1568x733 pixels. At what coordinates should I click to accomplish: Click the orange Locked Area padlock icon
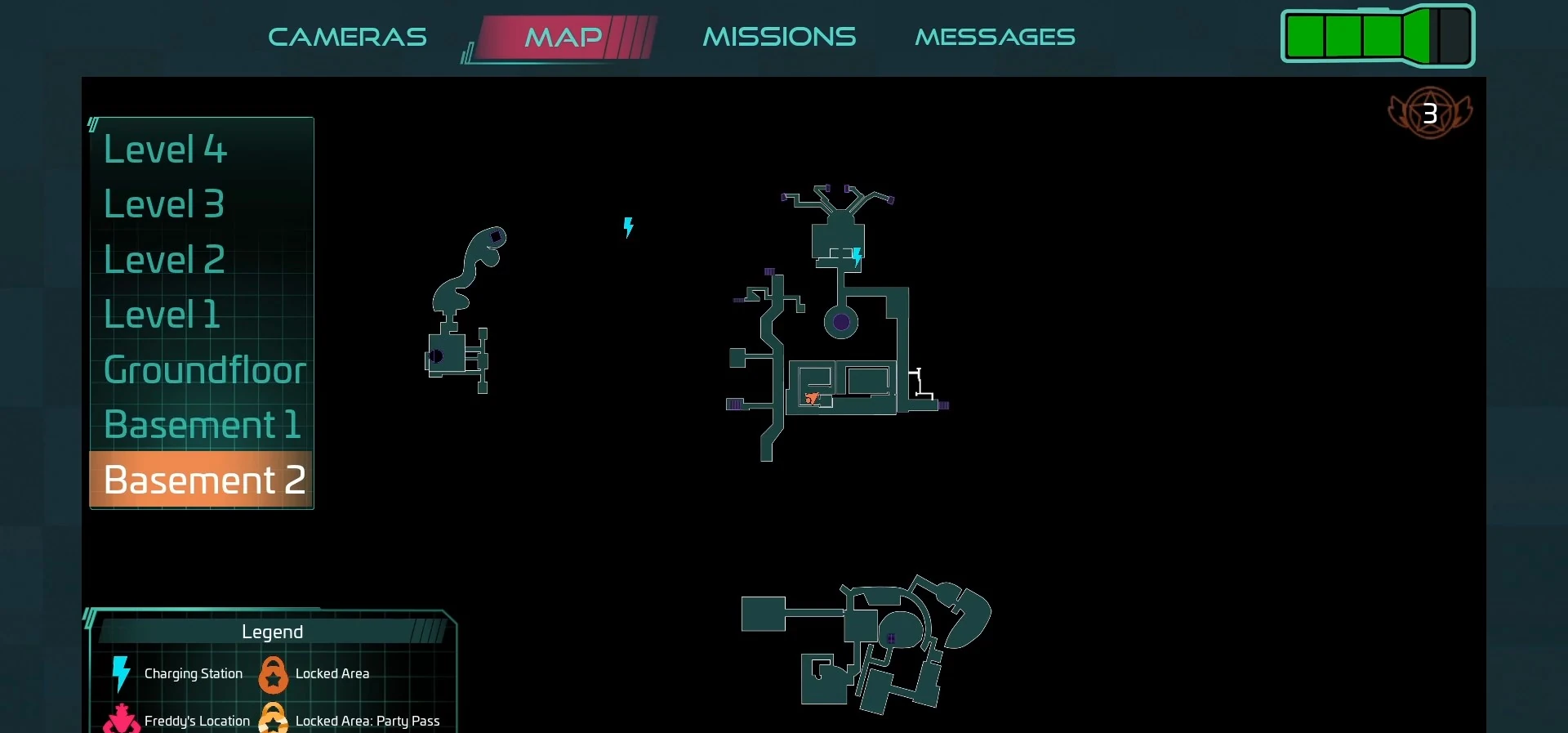tap(274, 675)
